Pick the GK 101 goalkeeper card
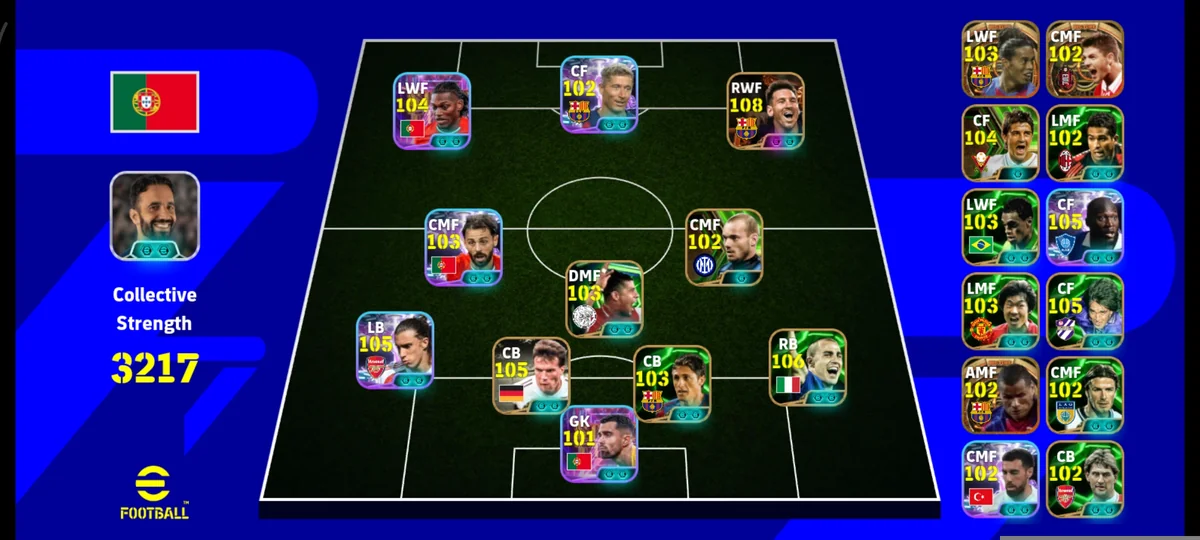Image resolution: width=1200 pixels, height=540 pixels. coord(598,443)
